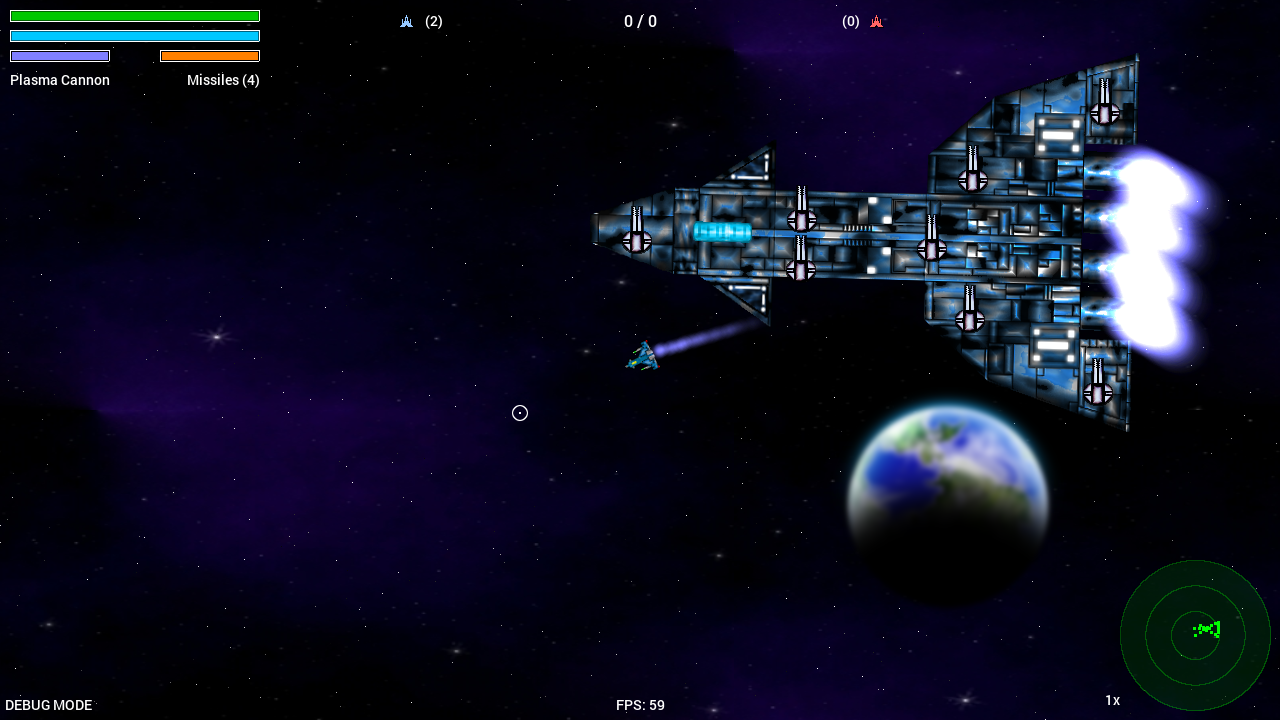This screenshot has width=1280, height=720.
Task: Click the circular green radar minimap
Action: click(1195, 635)
